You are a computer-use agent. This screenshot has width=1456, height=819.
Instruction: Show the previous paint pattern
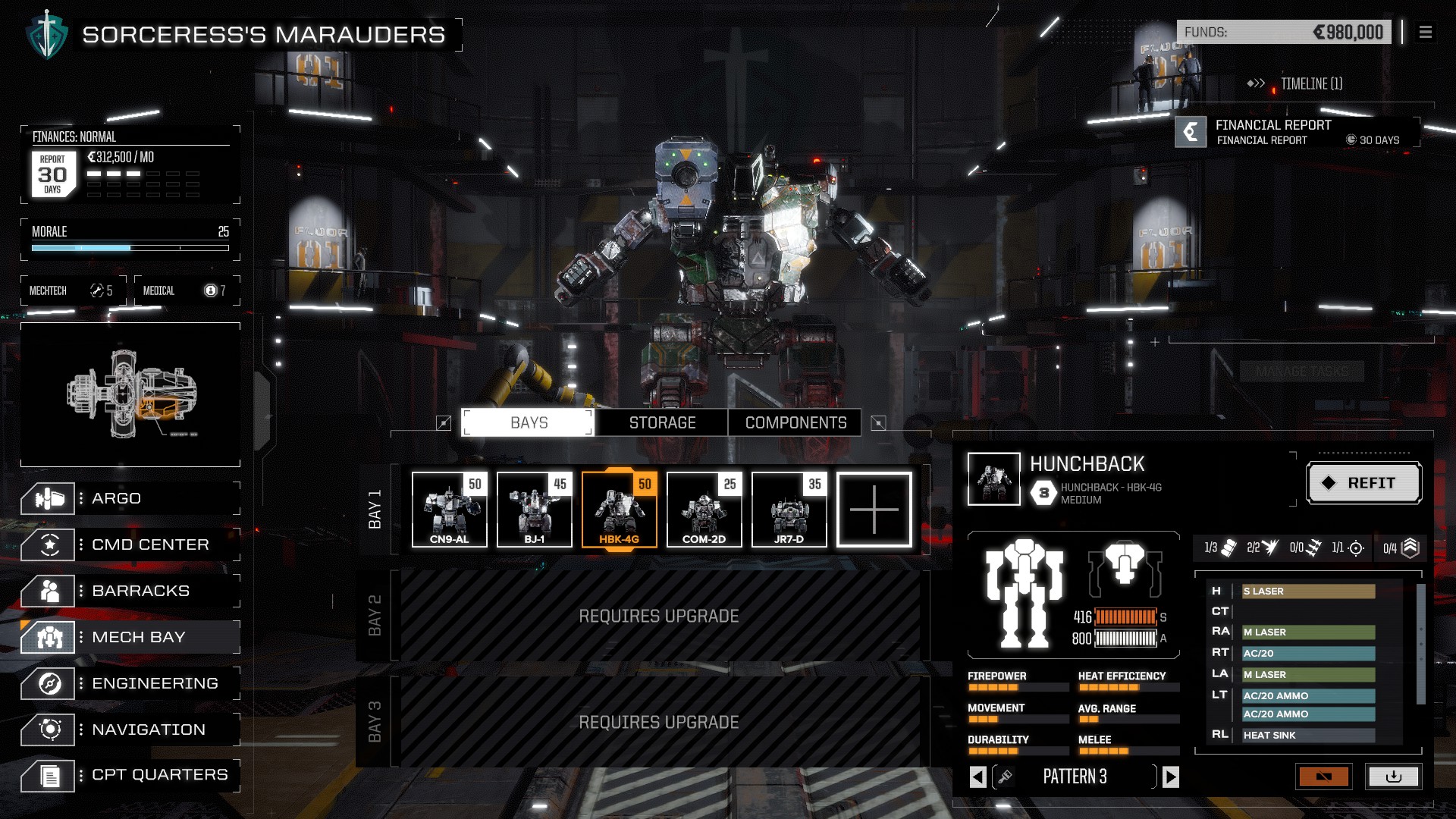tap(978, 777)
